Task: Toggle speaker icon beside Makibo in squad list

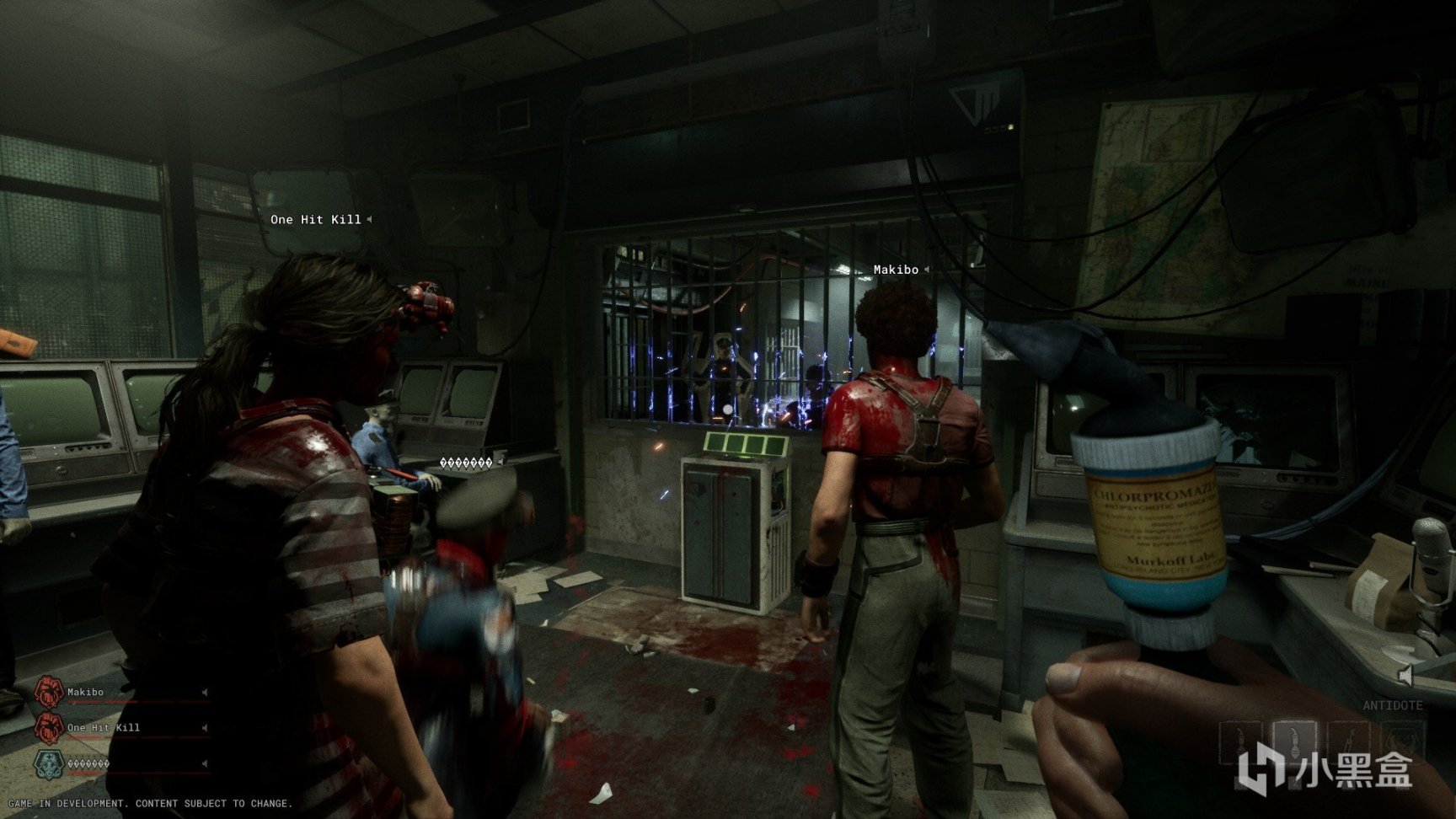Action: point(204,693)
